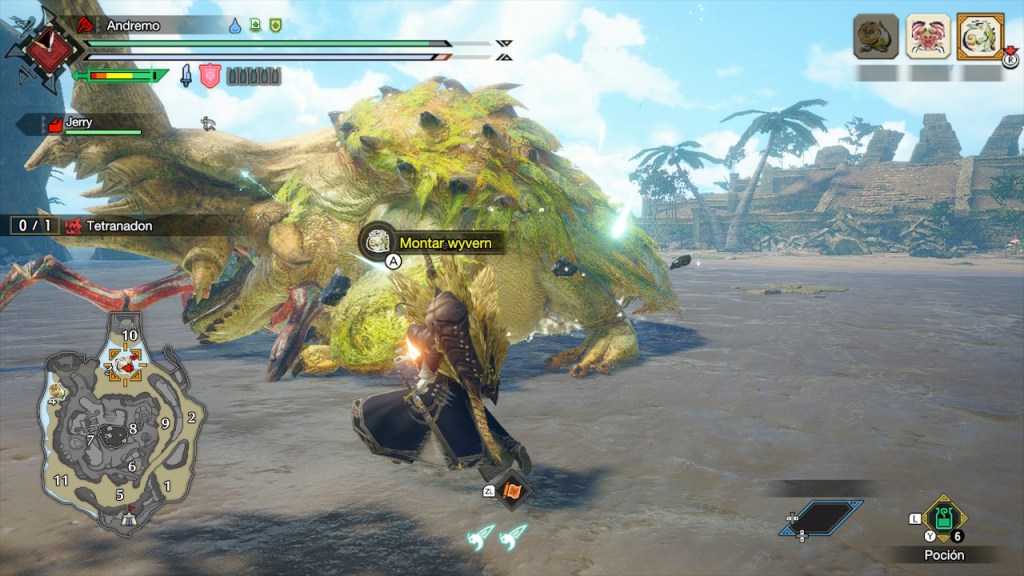Screen dimensions: 1024x576
Task: Select the greyed-out Tetranadon monster icon
Action: (x=875, y=37)
